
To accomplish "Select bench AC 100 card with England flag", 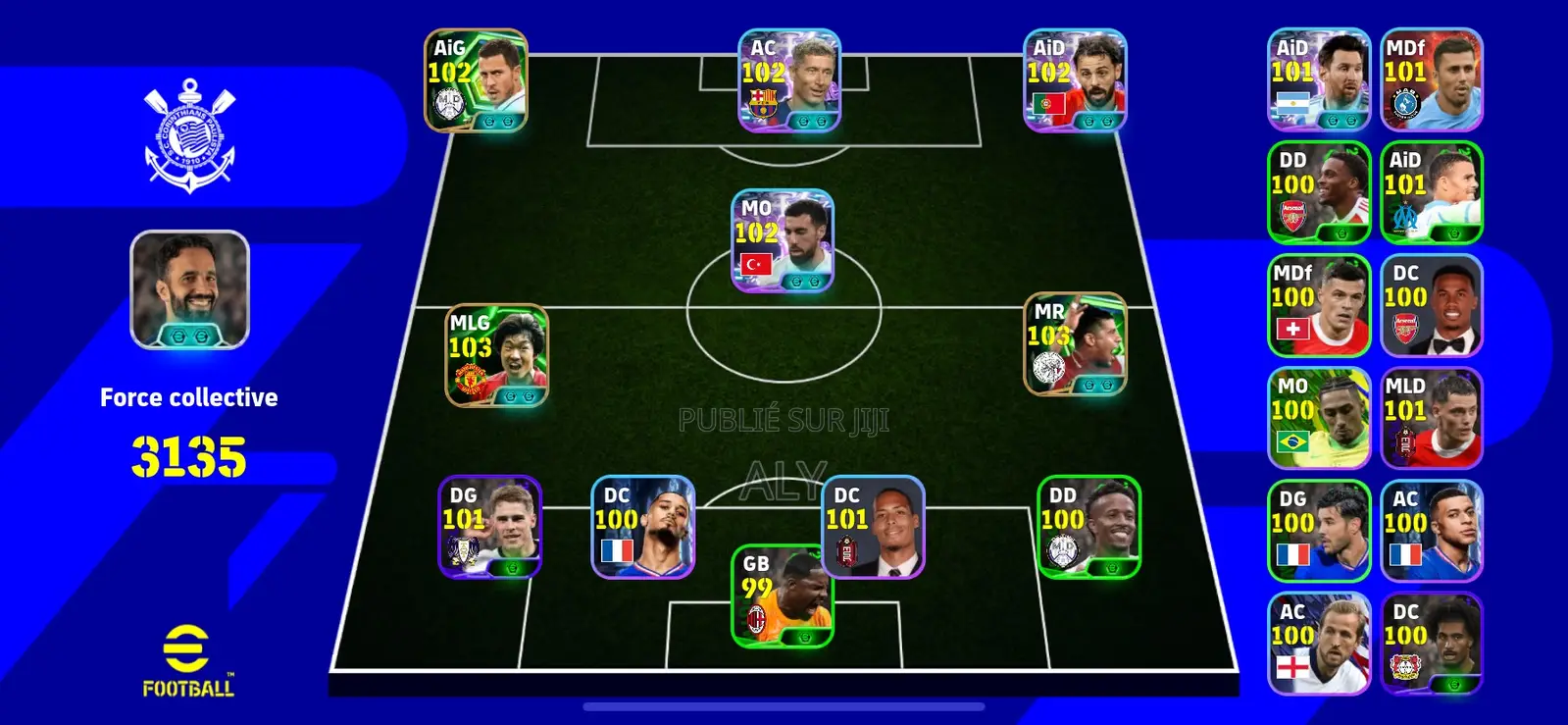I will (1319, 645).
